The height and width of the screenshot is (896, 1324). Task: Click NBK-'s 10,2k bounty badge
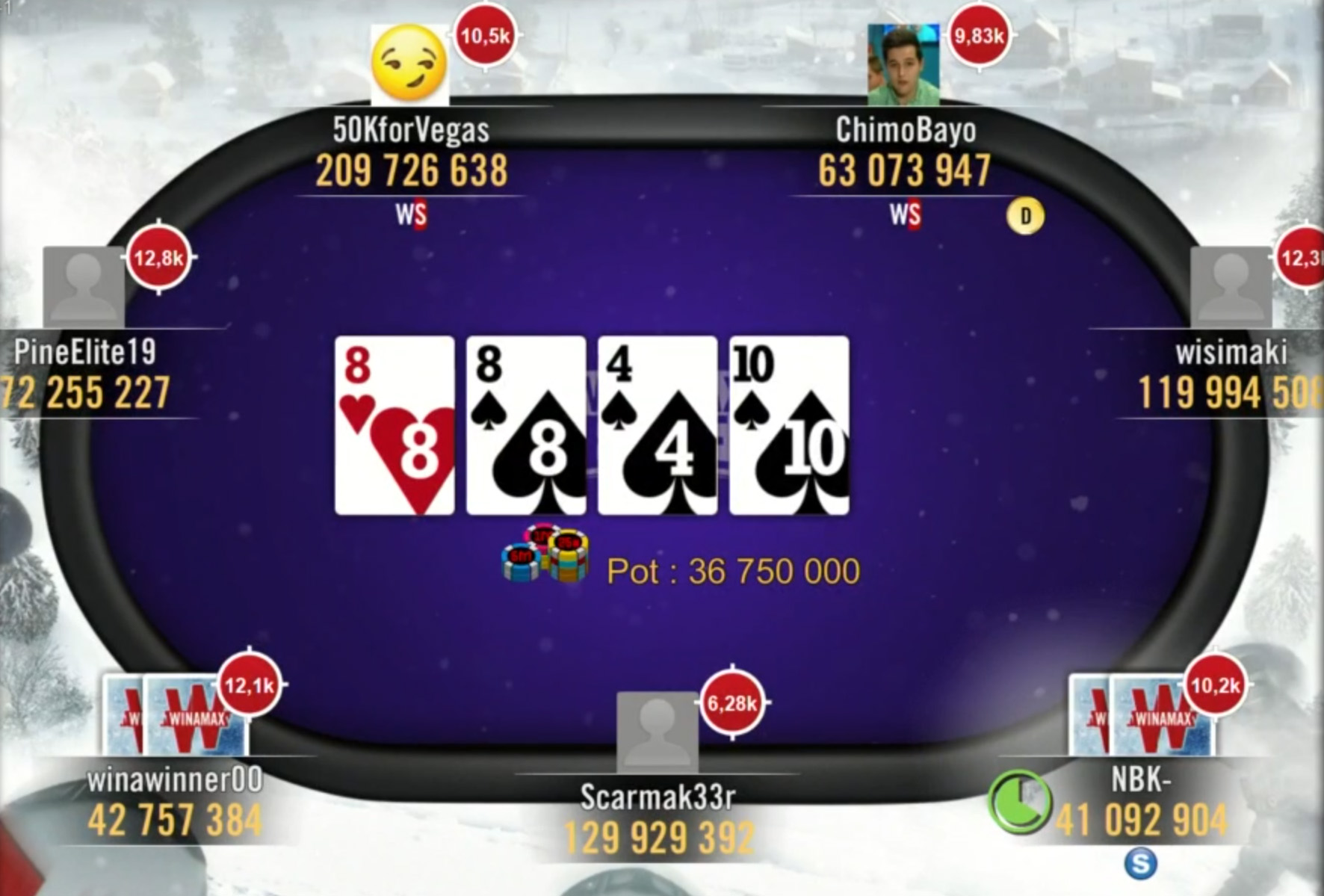1215,685
